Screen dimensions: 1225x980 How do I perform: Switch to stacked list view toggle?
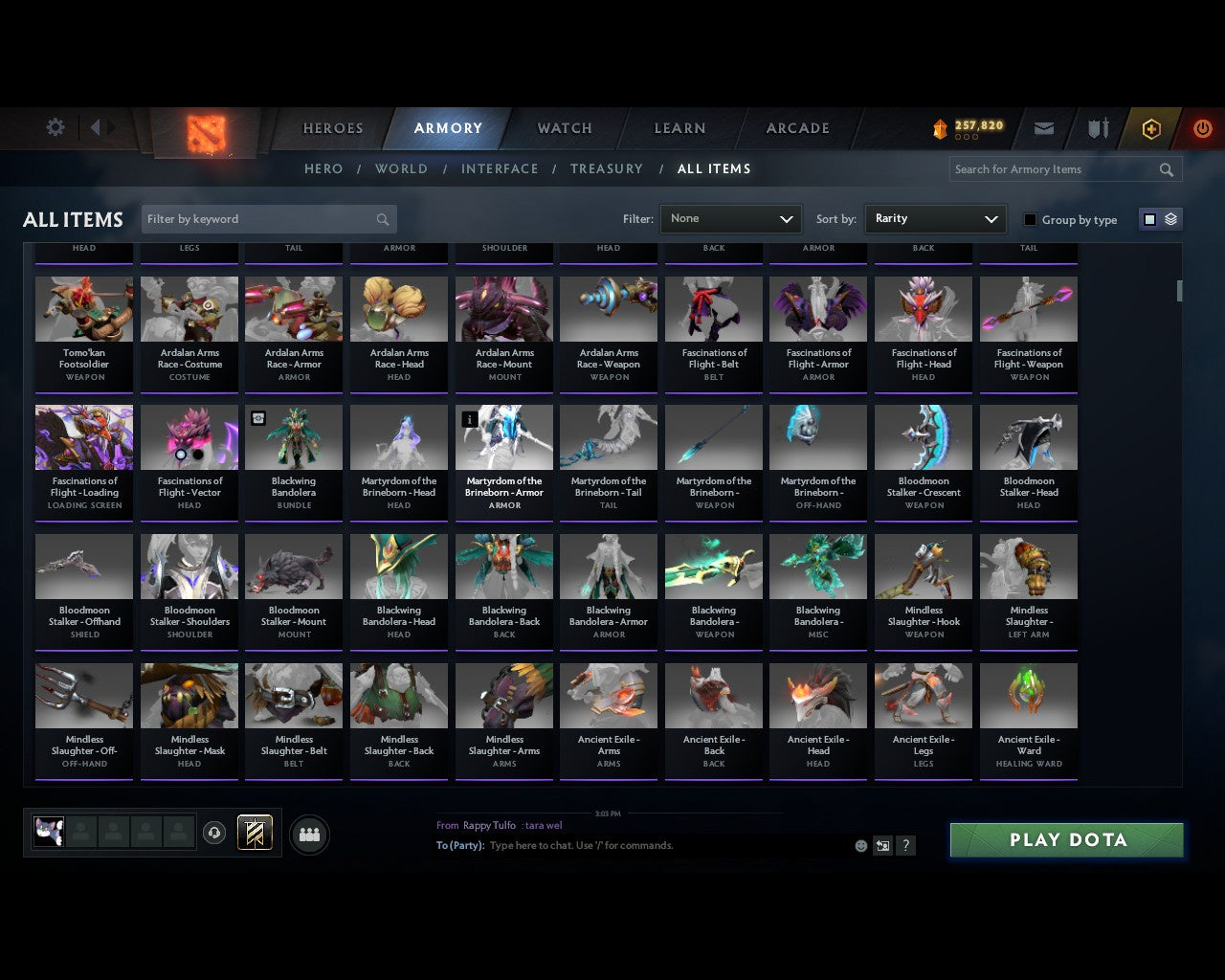click(1169, 218)
